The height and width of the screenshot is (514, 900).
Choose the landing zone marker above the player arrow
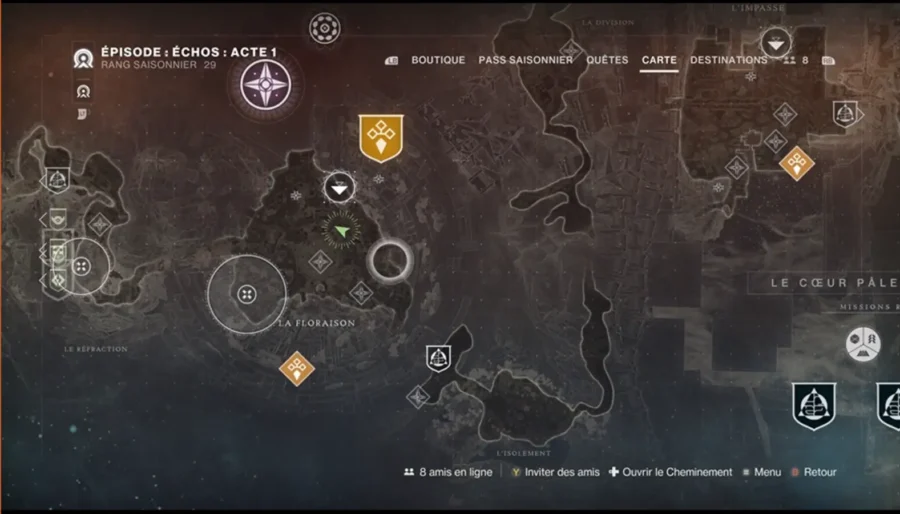340,187
